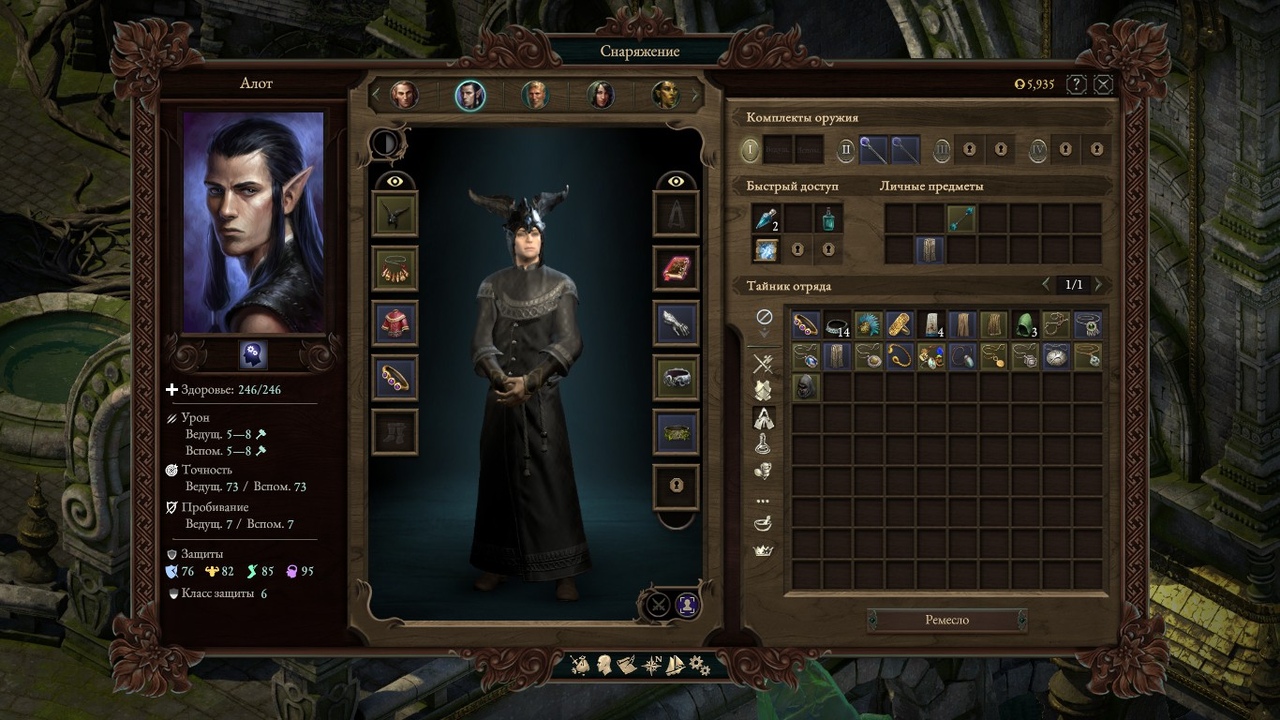Viewport: 1280px width, 720px height.
Task: Select the teal potion bottle quick slot
Action: 828,219
